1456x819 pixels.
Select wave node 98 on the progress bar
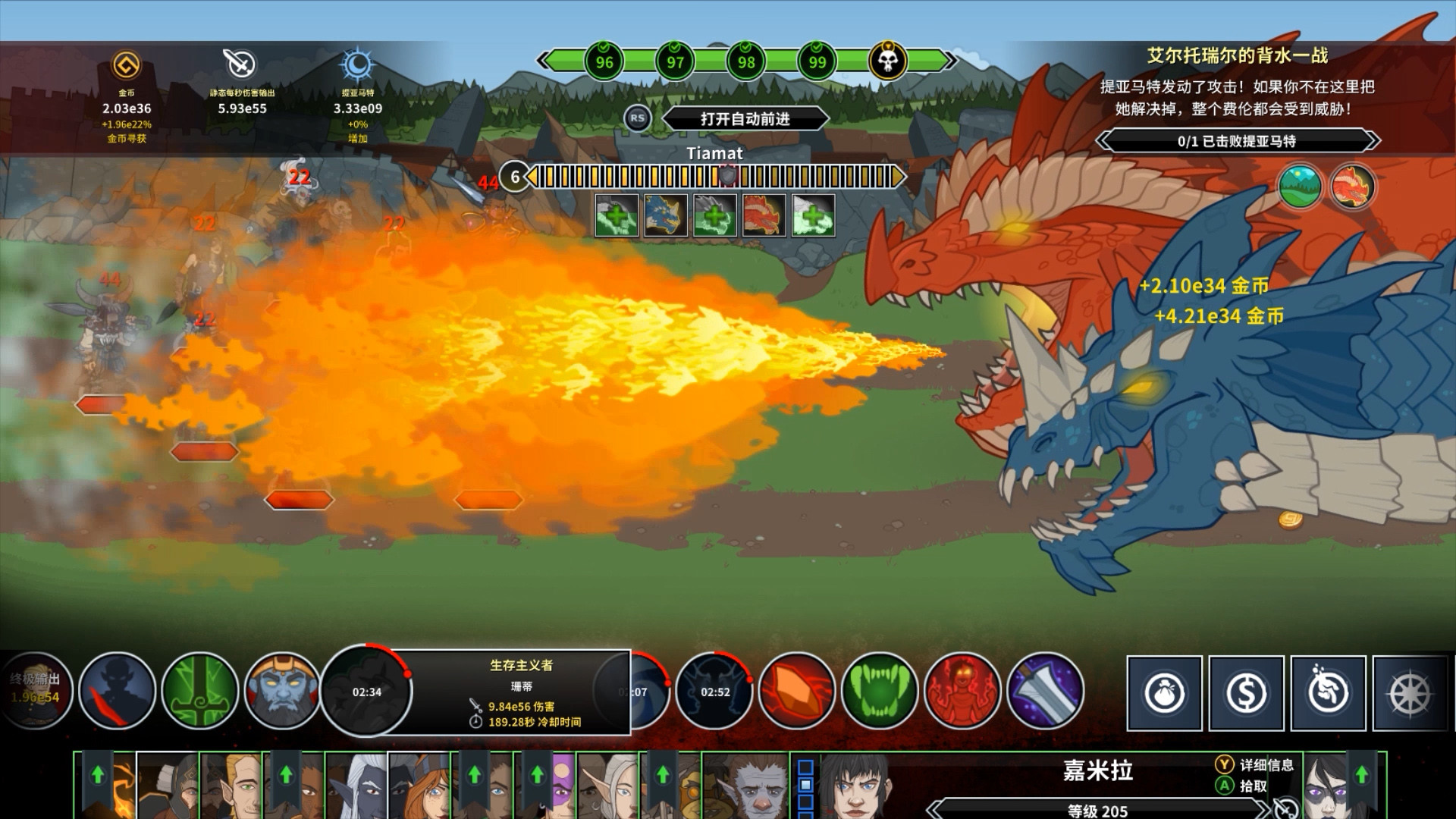coord(746,62)
